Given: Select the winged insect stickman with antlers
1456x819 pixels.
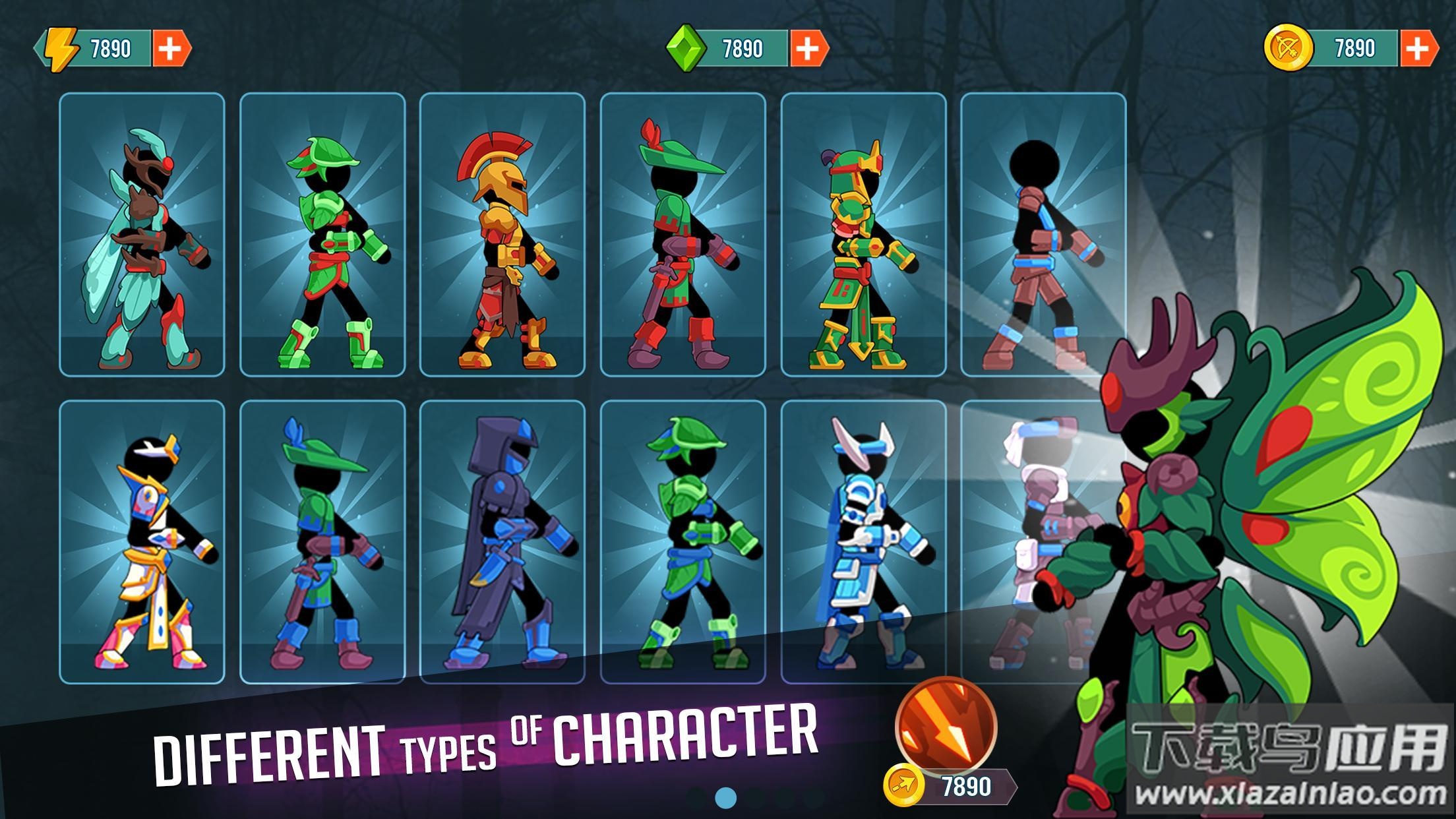Looking at the screenshot, I should 142,235.
